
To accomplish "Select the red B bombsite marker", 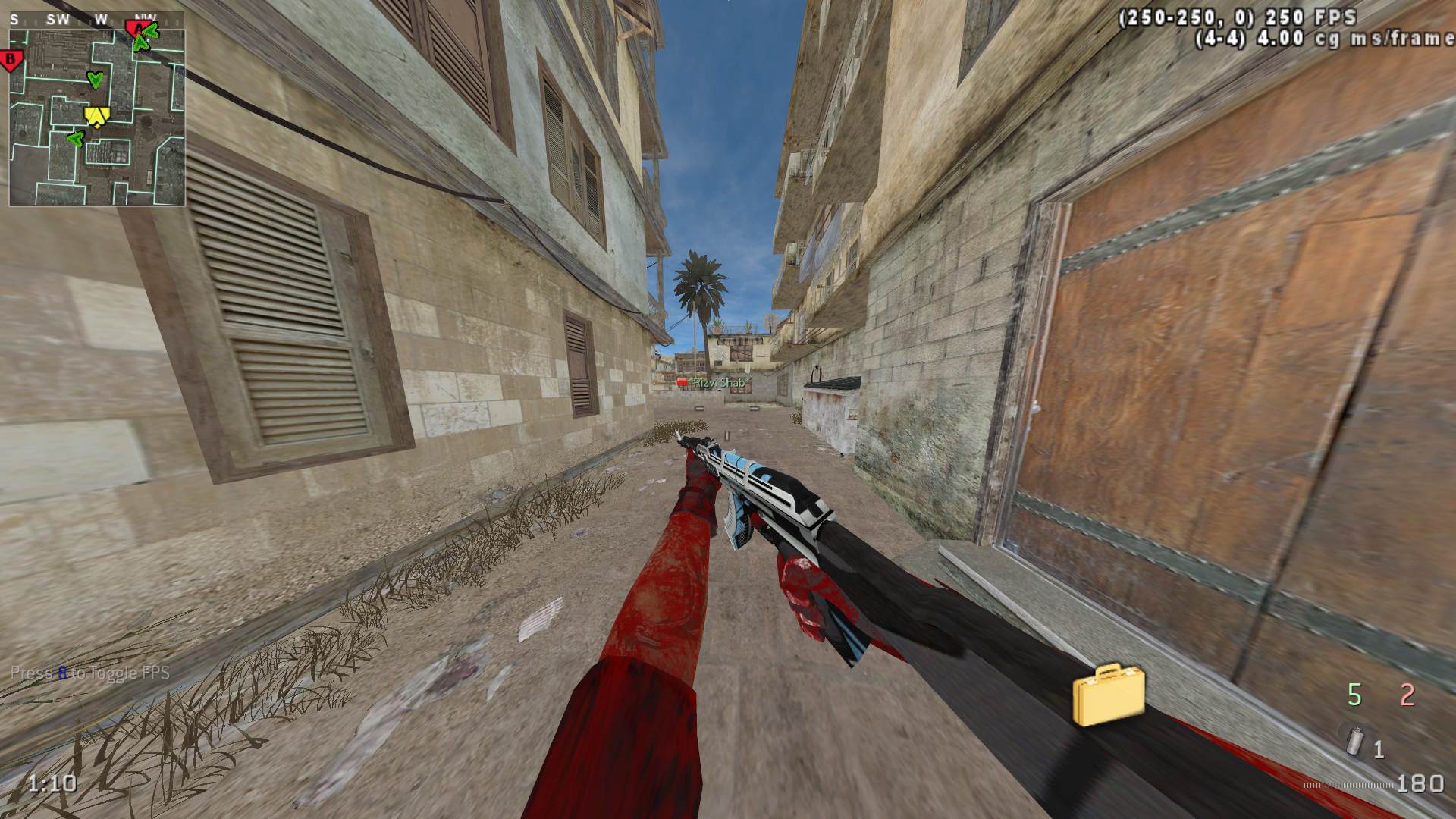I will 11,60.
